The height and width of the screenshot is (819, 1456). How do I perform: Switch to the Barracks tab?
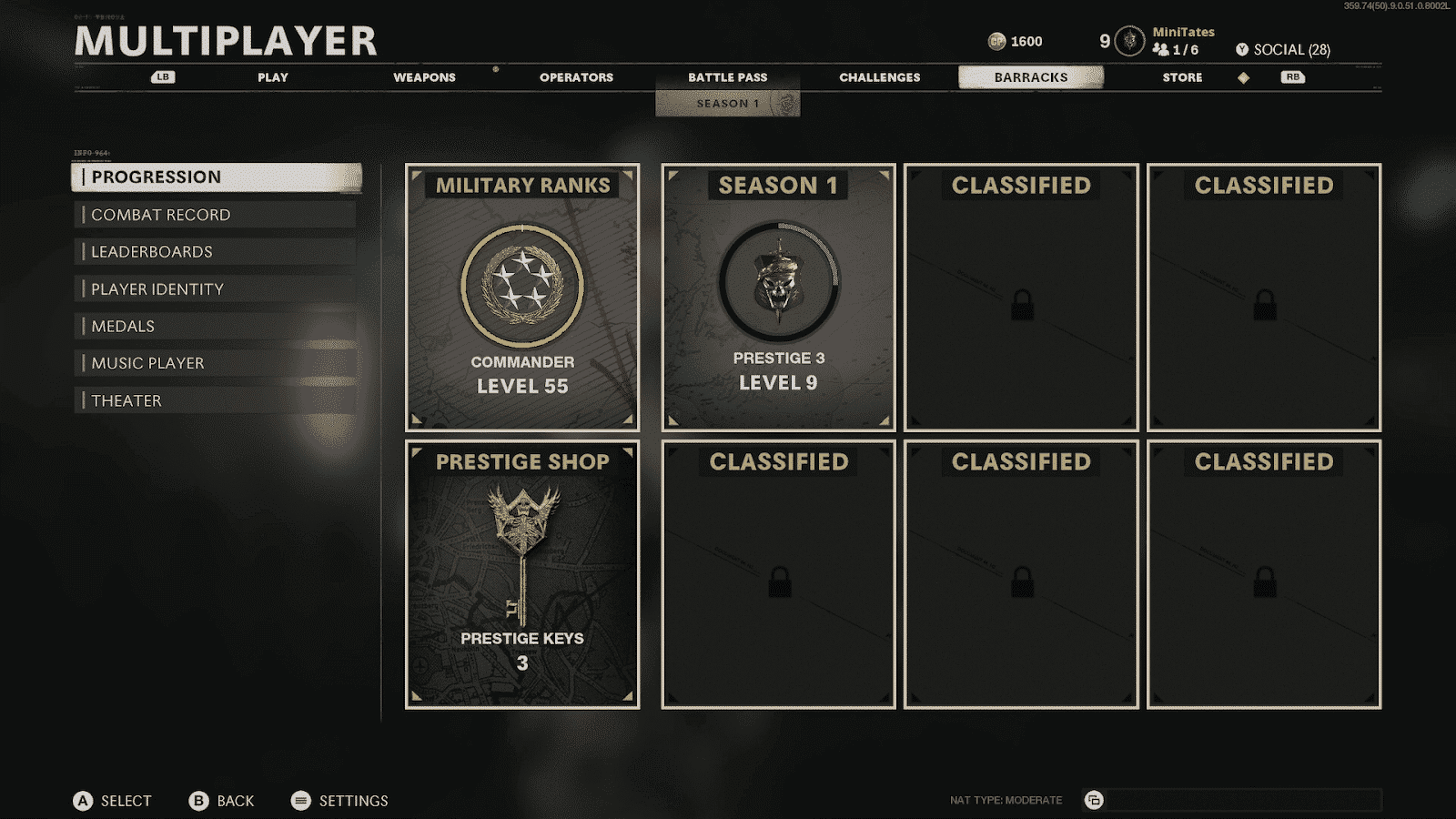coord(1030,77)
